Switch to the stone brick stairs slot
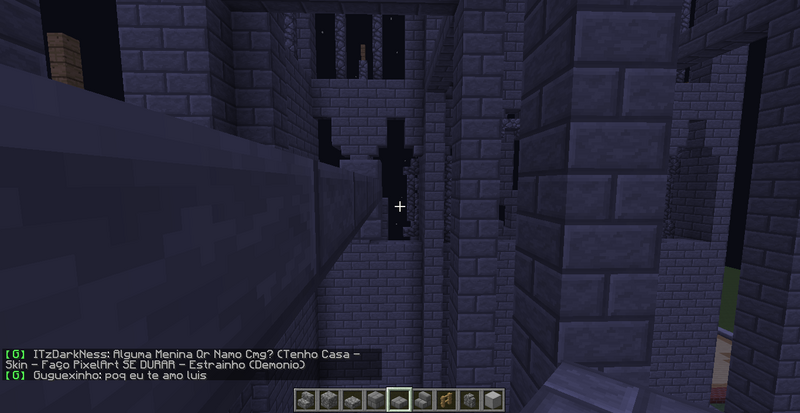This screenshot has height=413, width=800. click(423, 400)
